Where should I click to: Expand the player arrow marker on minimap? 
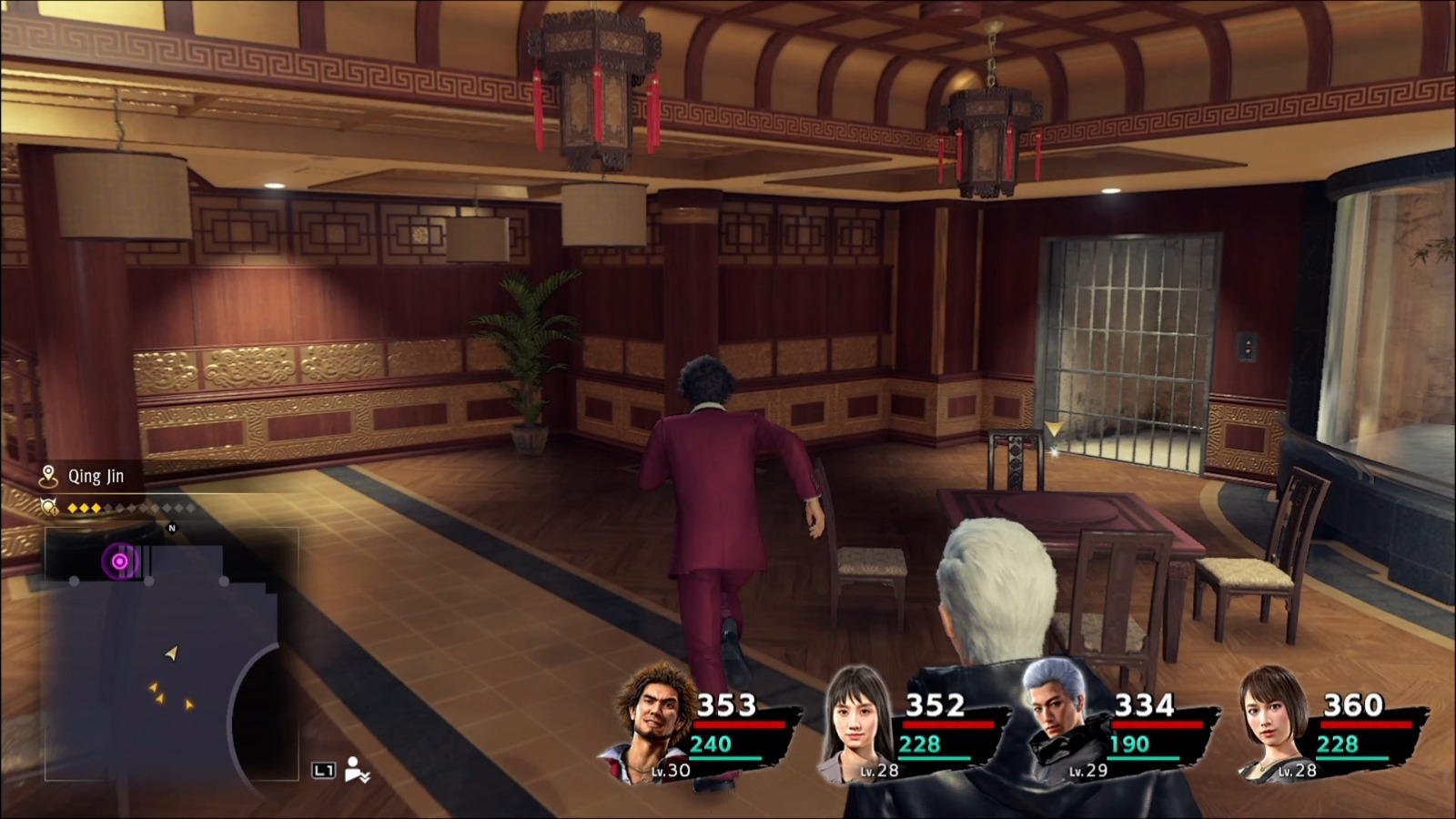click(x=170, y=653)
